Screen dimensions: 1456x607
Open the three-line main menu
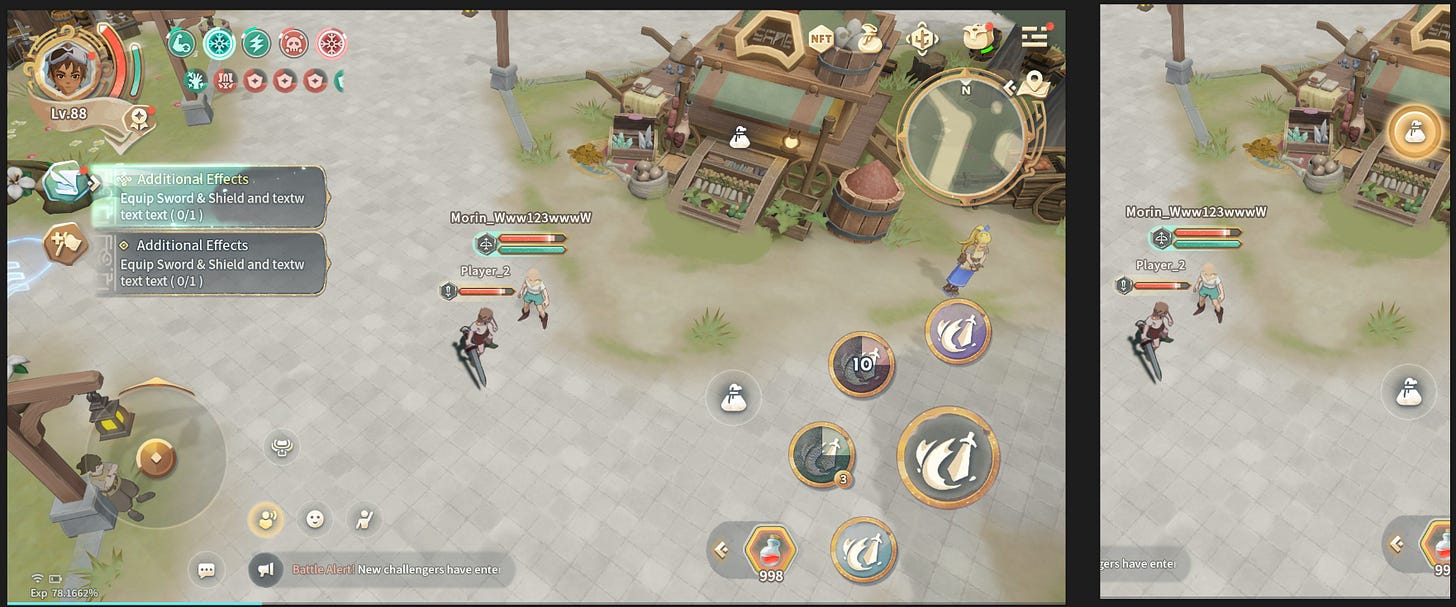[1034, 37]
